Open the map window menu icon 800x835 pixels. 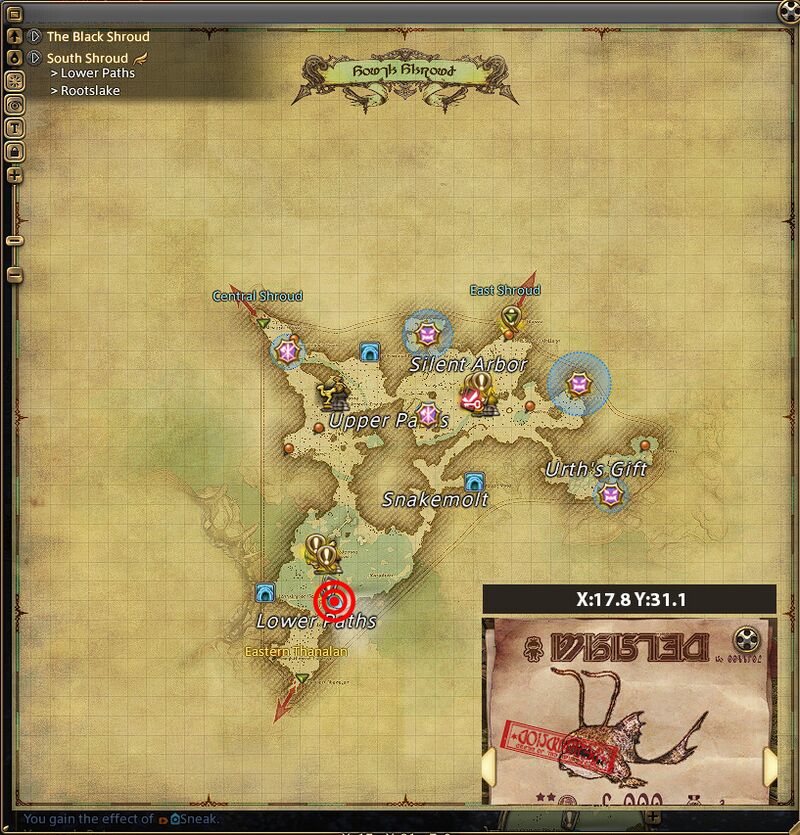15,14
